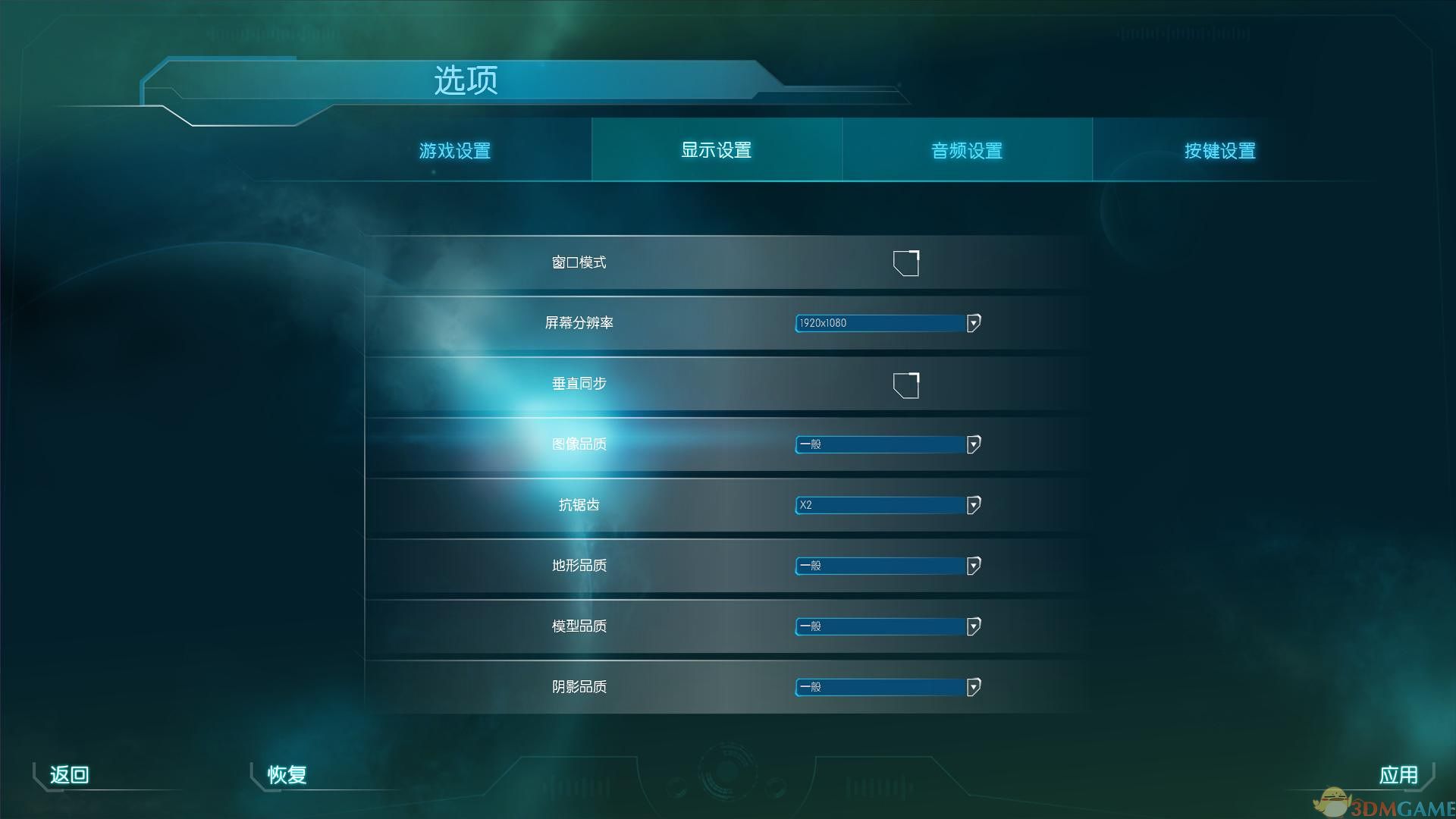Click the arrow icon beside image quality
This screenshot has width=1456, height=819.
[x=973, y=445]
